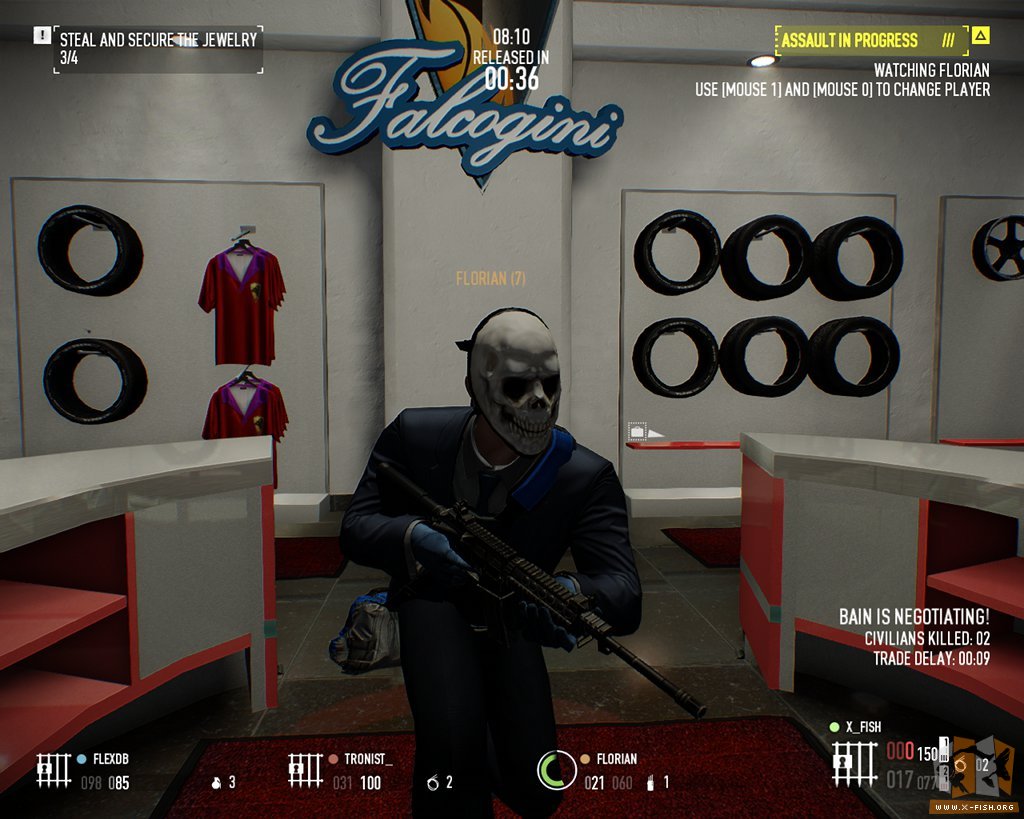The width and height of the screenshot is (1024, 819).
Task: Click the FLORIAN (7) name label
Action: pyautogui.click(x=490, y=279)
